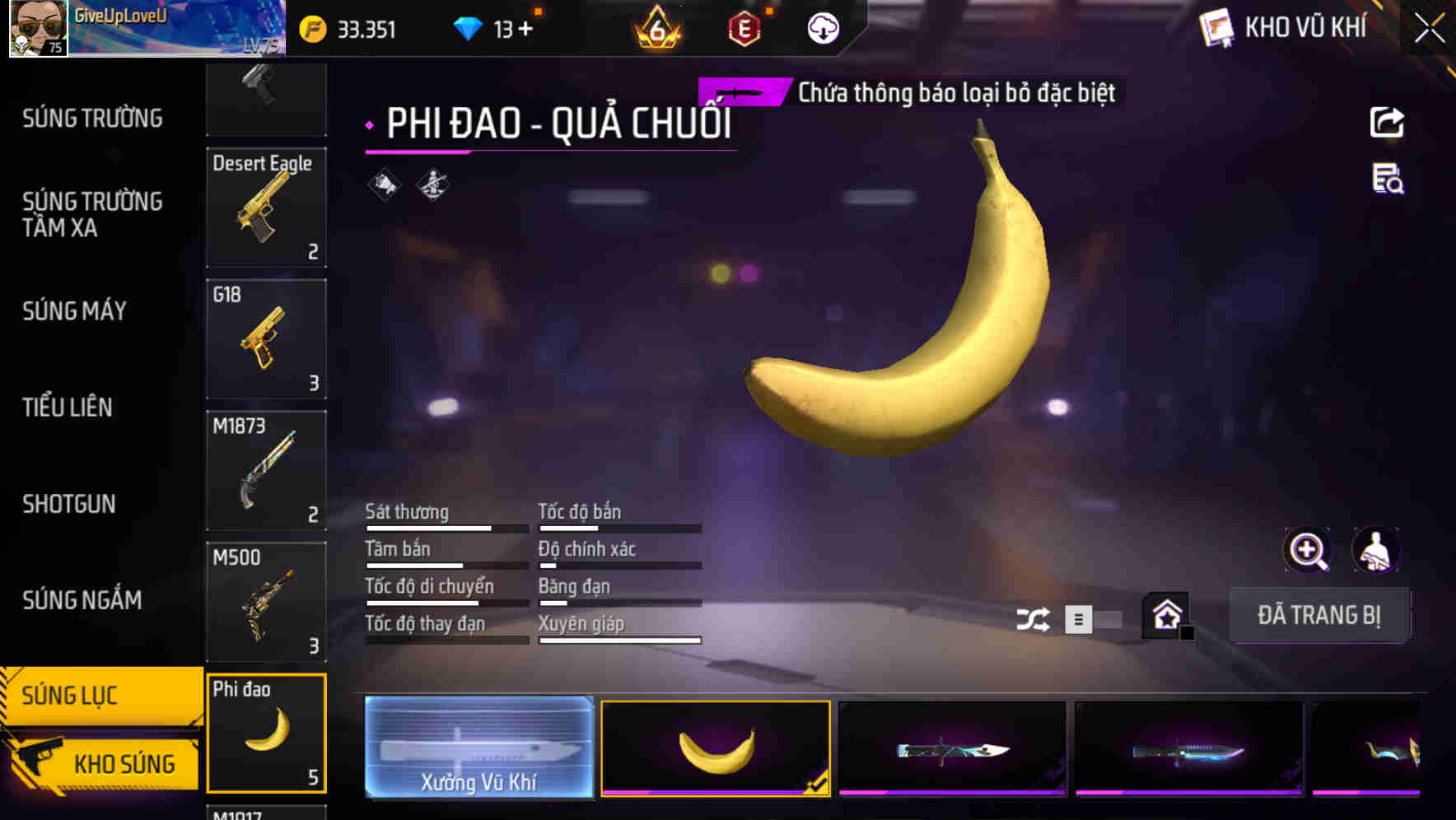Share the Phi Đao - Quả Chuối skin
Image resolution: width=1456 pixels, height=820 pixels.
tap(1388, 122)
